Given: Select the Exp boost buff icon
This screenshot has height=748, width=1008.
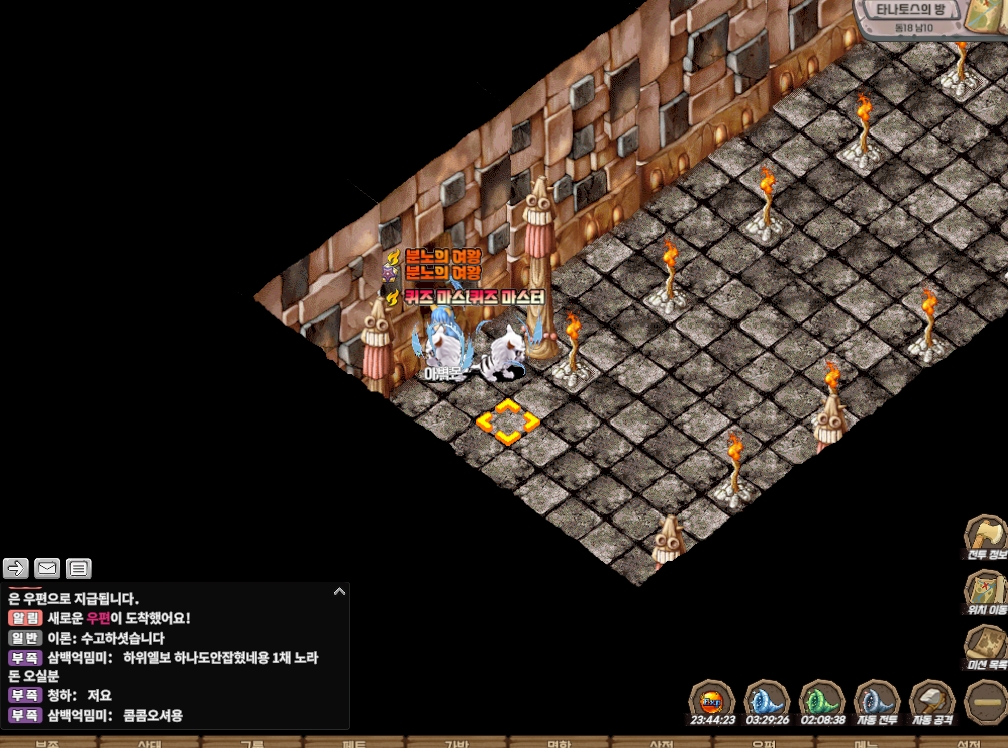Looking at the screenshot, I should (x=713, y=702).
